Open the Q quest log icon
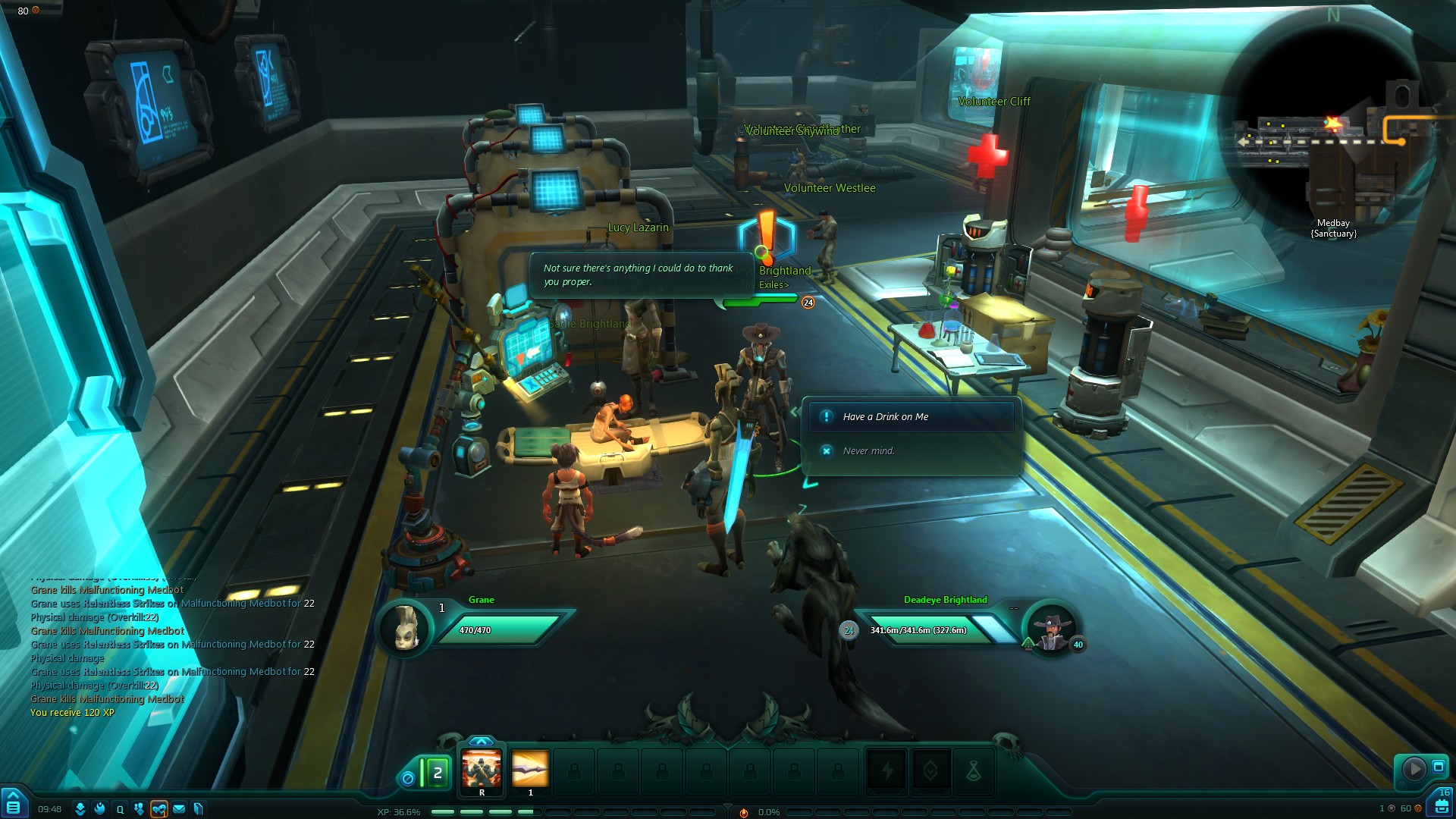The image size is (1456, 819). [x=120, y=809]
